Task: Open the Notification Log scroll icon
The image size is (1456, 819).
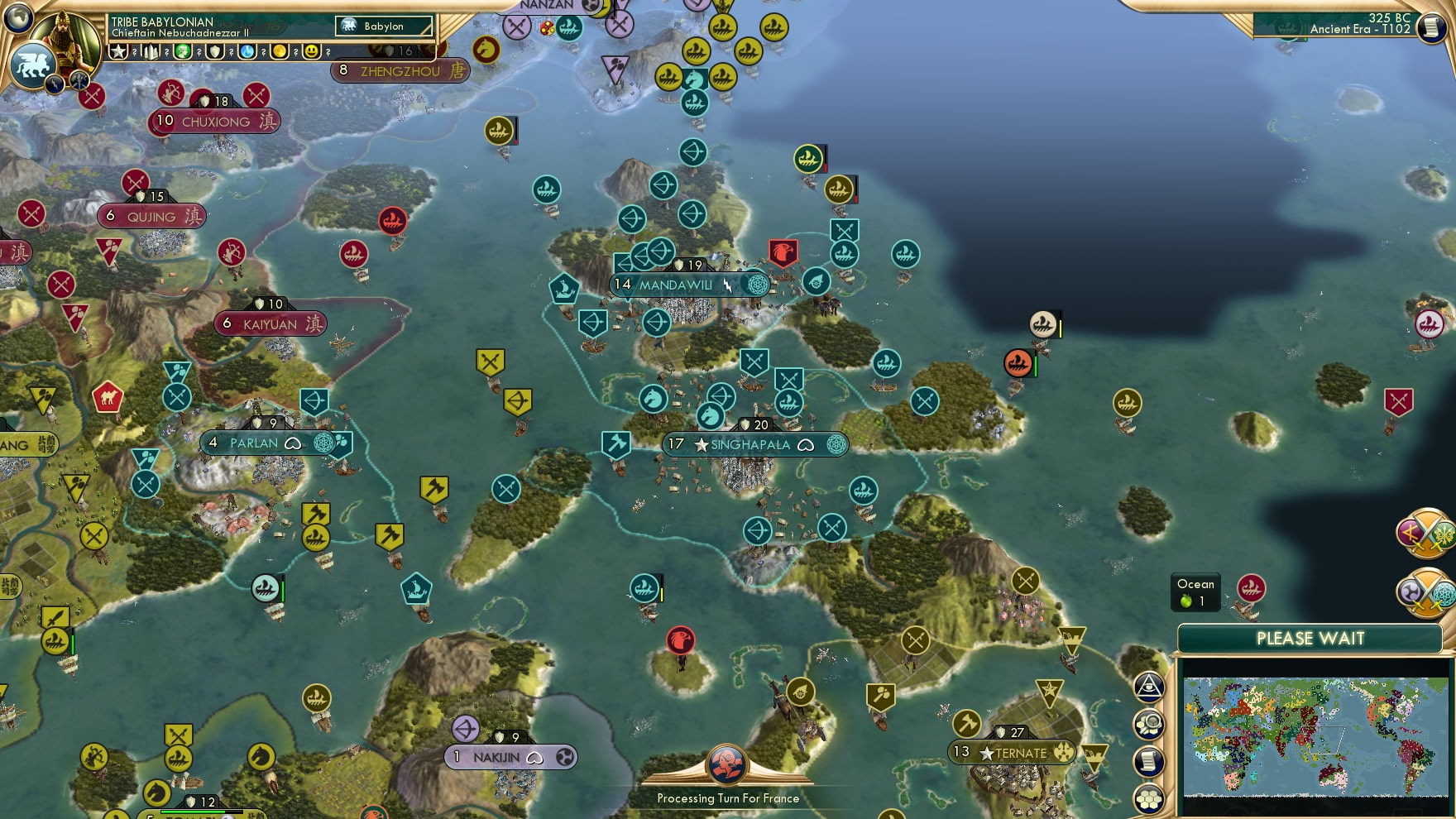Action: click(1148, 762)
